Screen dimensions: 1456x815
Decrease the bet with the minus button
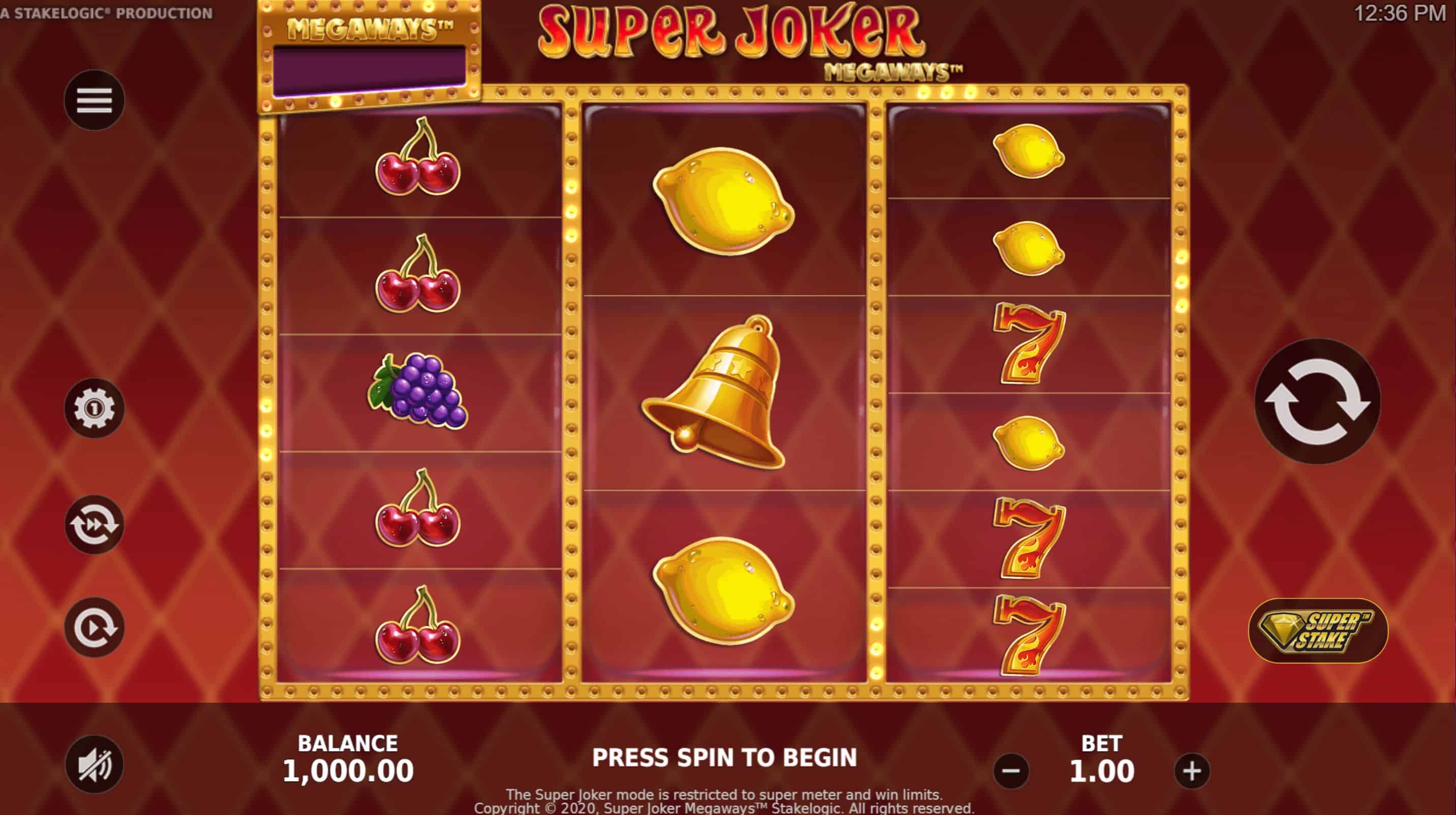point(1011,771)
